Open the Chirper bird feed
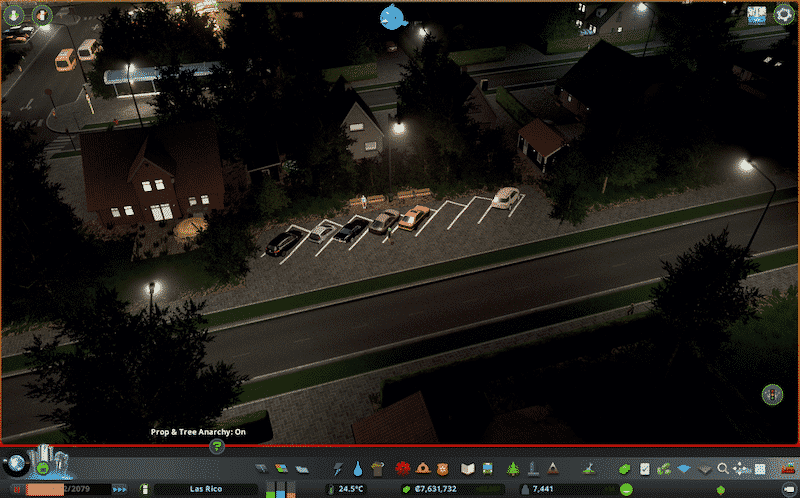 coord(394,16)
